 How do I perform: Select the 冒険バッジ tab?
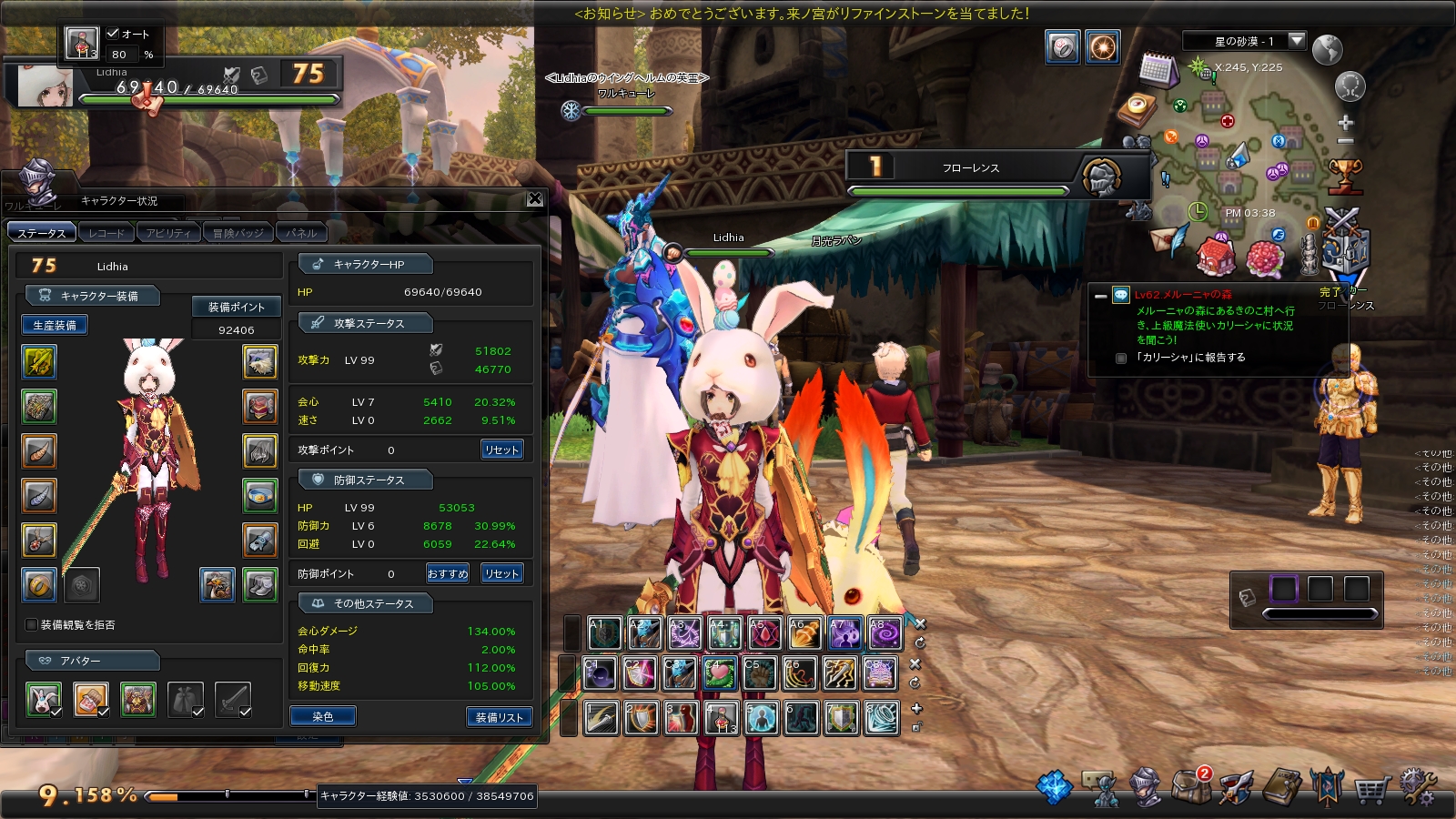238,233
